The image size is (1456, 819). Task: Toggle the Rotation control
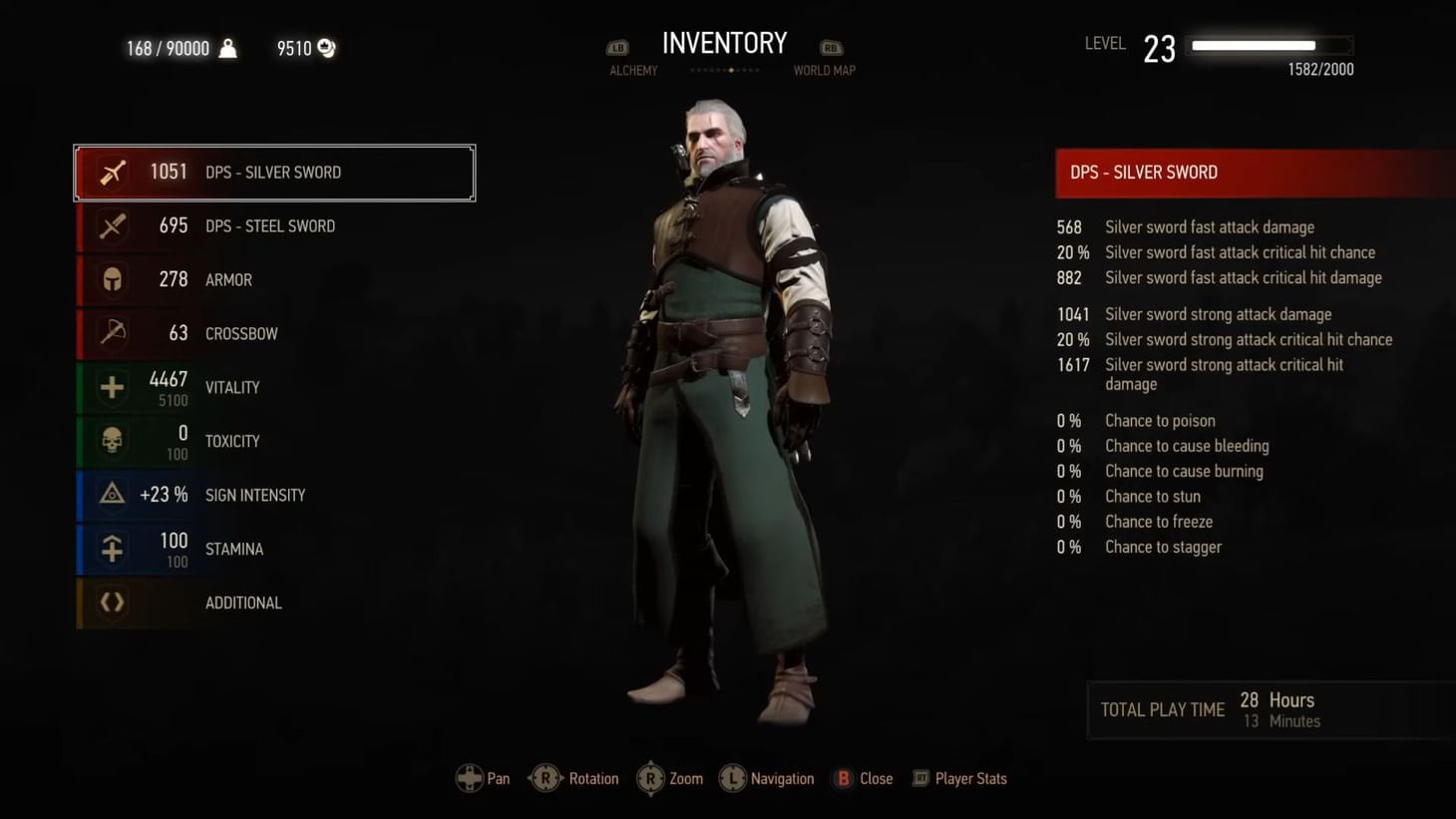tap(573, 778)
